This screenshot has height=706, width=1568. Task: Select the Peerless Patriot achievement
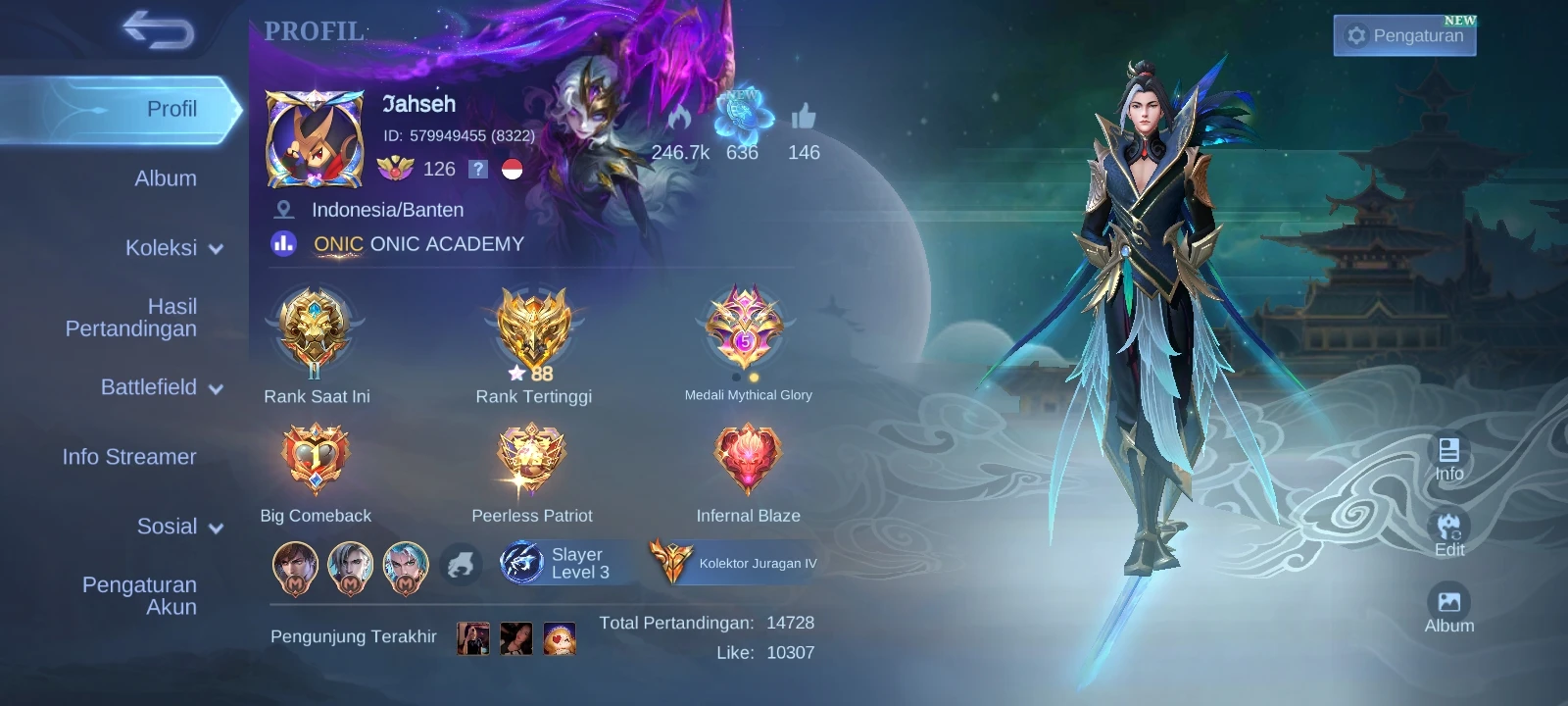pos(532,459)
